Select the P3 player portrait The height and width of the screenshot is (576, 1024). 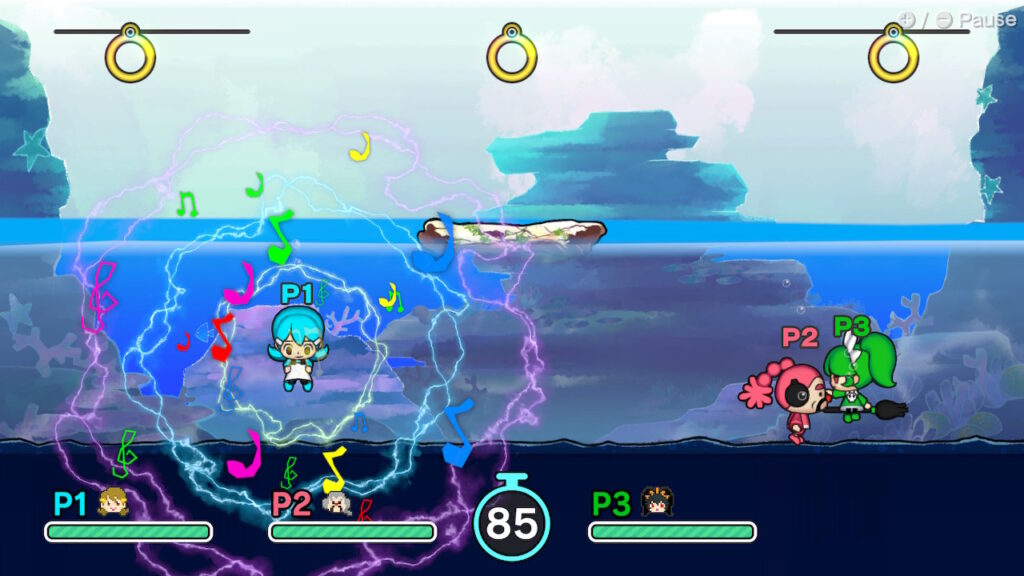click(655, 502)
